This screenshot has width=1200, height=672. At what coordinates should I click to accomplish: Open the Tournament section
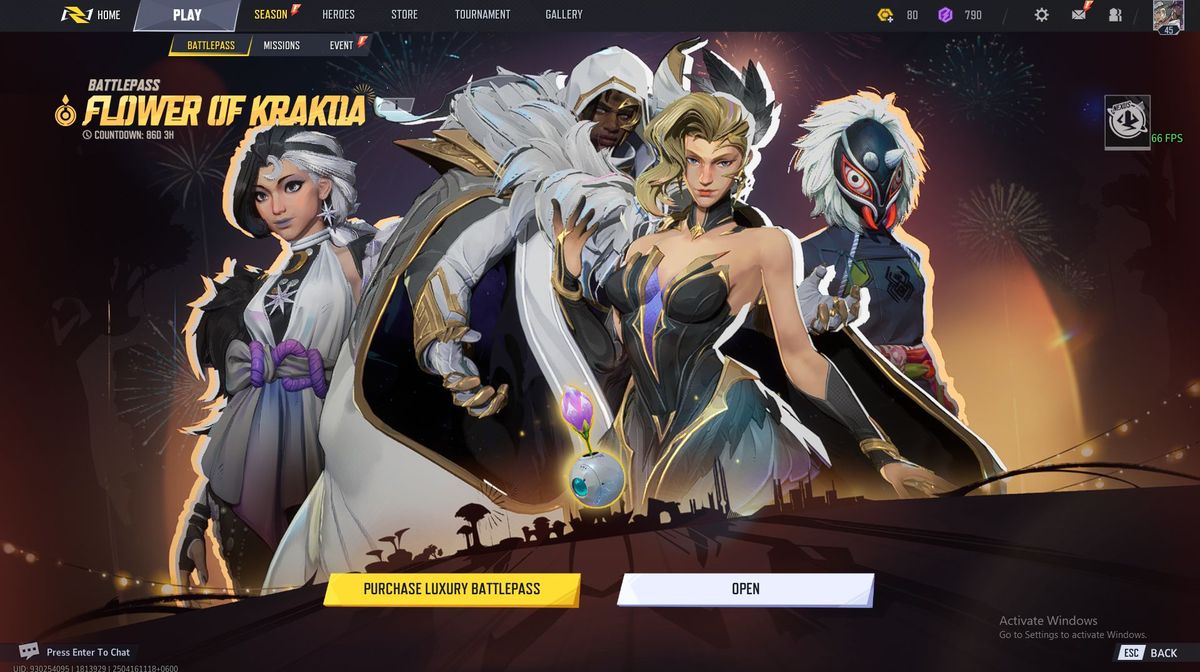(x=482, y=15)
